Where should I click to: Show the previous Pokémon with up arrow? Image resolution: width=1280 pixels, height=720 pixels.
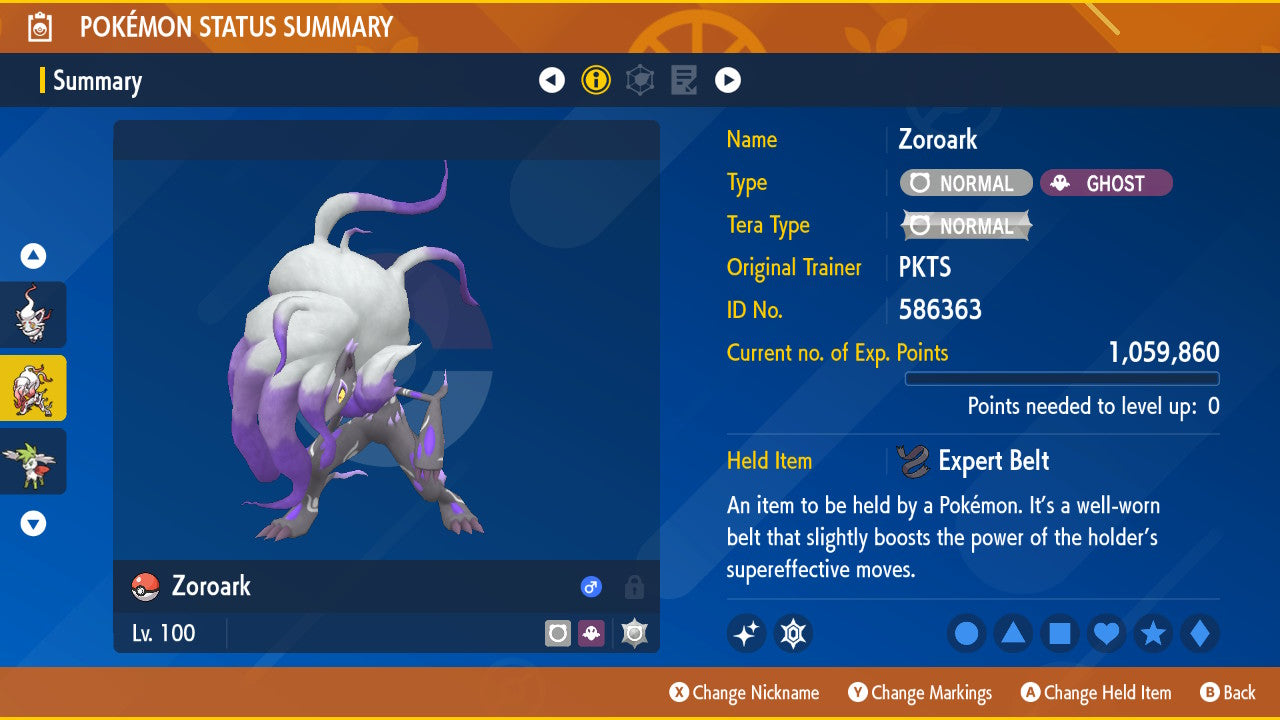pos(33,257)
